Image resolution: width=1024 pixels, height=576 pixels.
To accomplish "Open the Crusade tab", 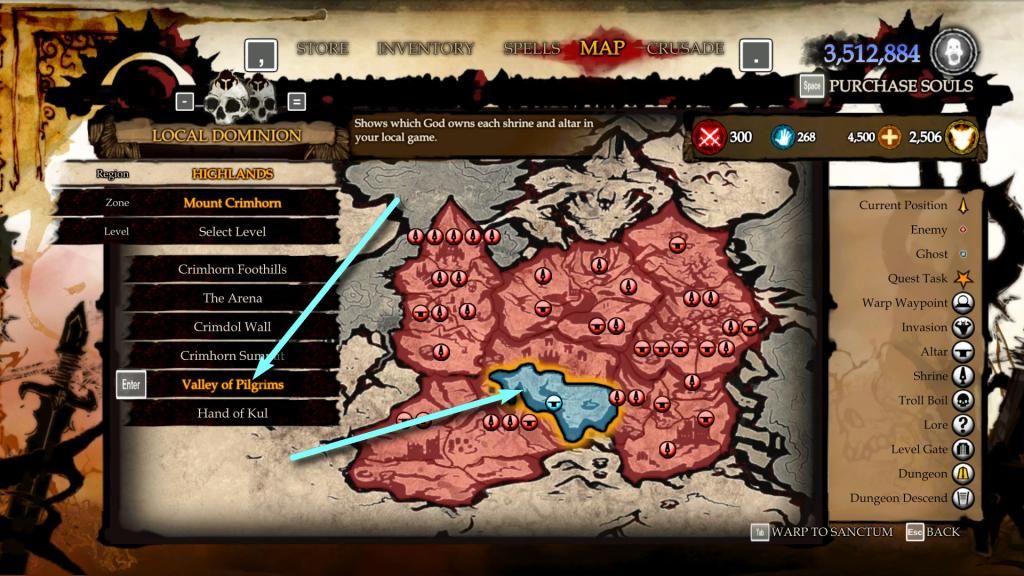I will pyautogui.click(x=685, y=48).
